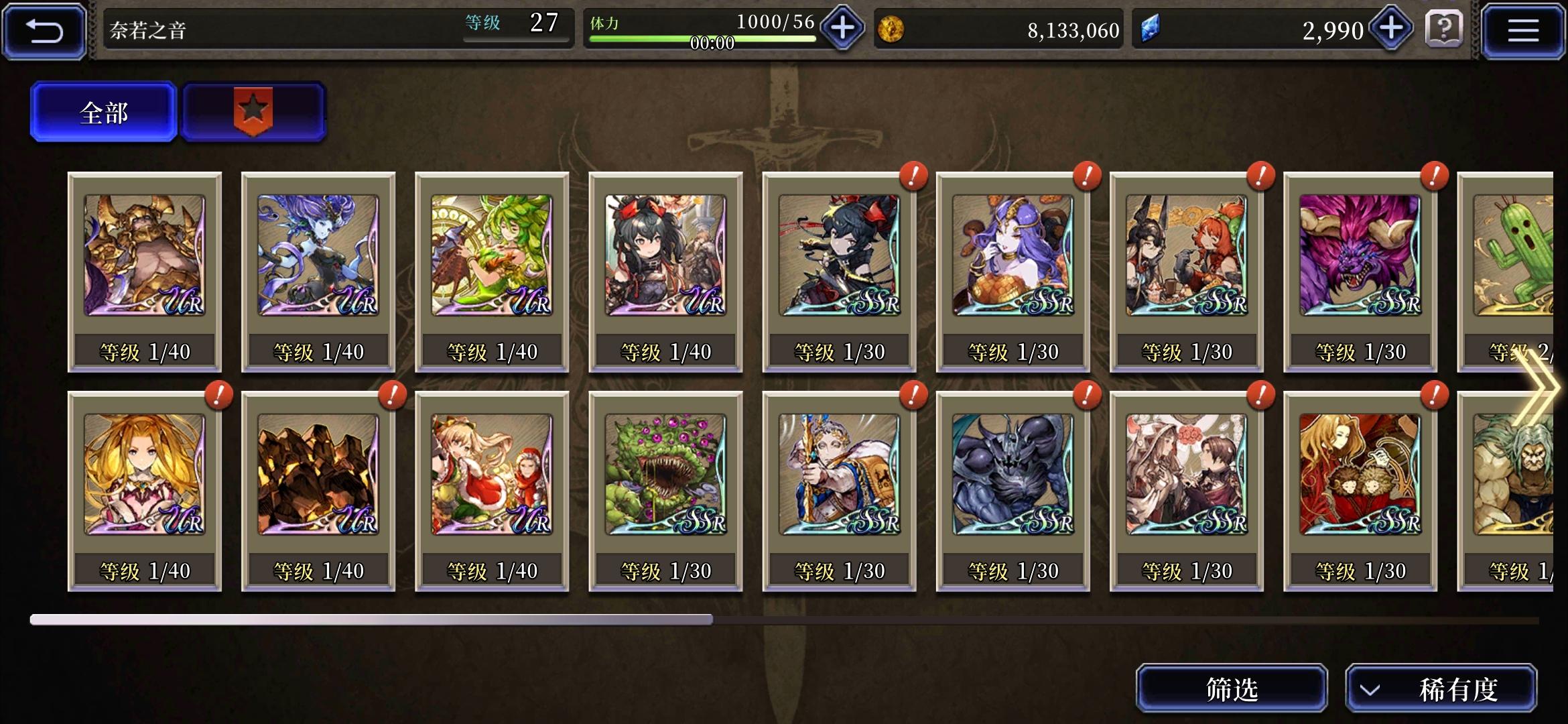Switch to the star favorites tab
This screenshot has width=1568, height=724.
253,111
